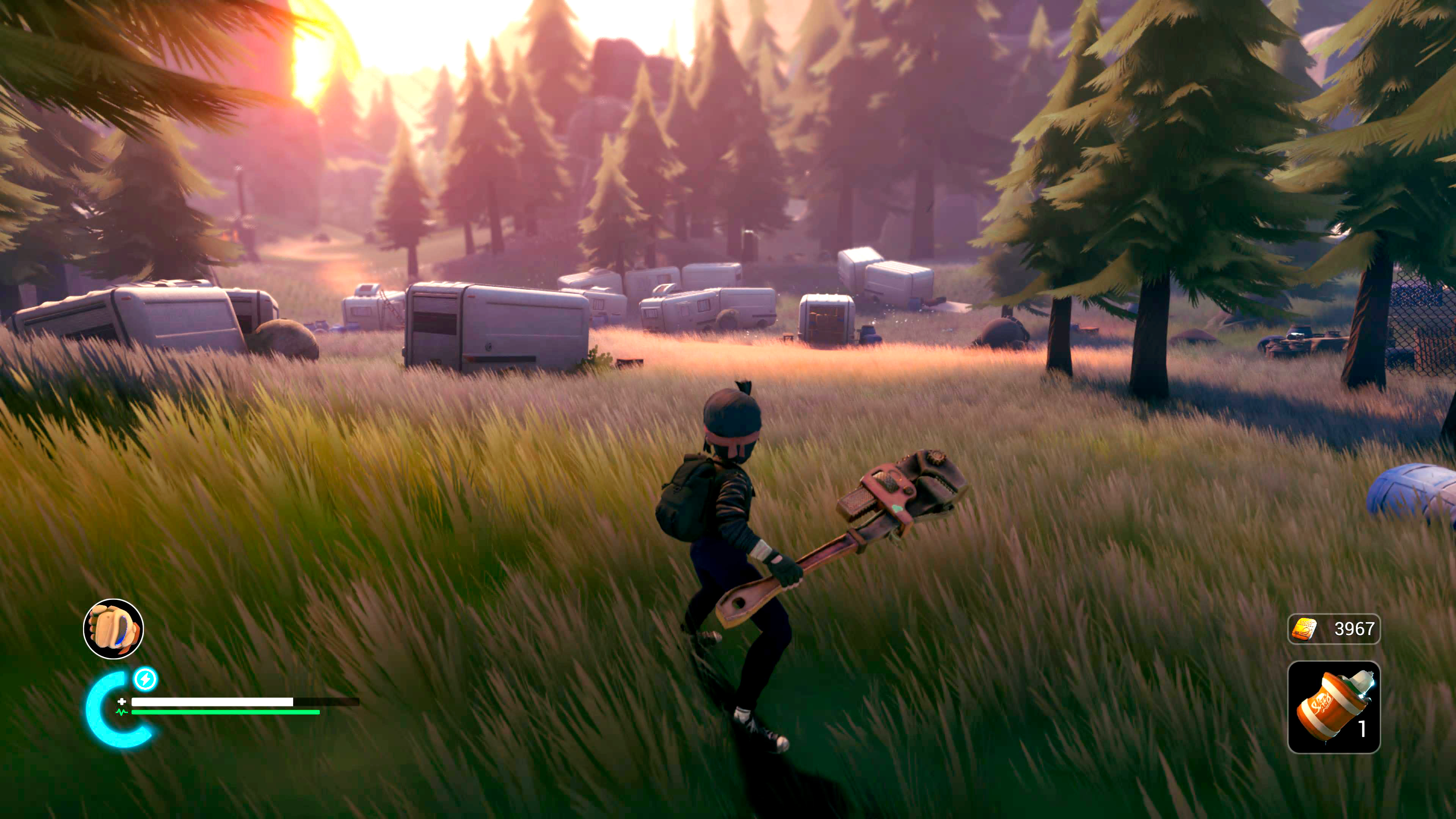Select the fist punch ability icon

(114, 629)
